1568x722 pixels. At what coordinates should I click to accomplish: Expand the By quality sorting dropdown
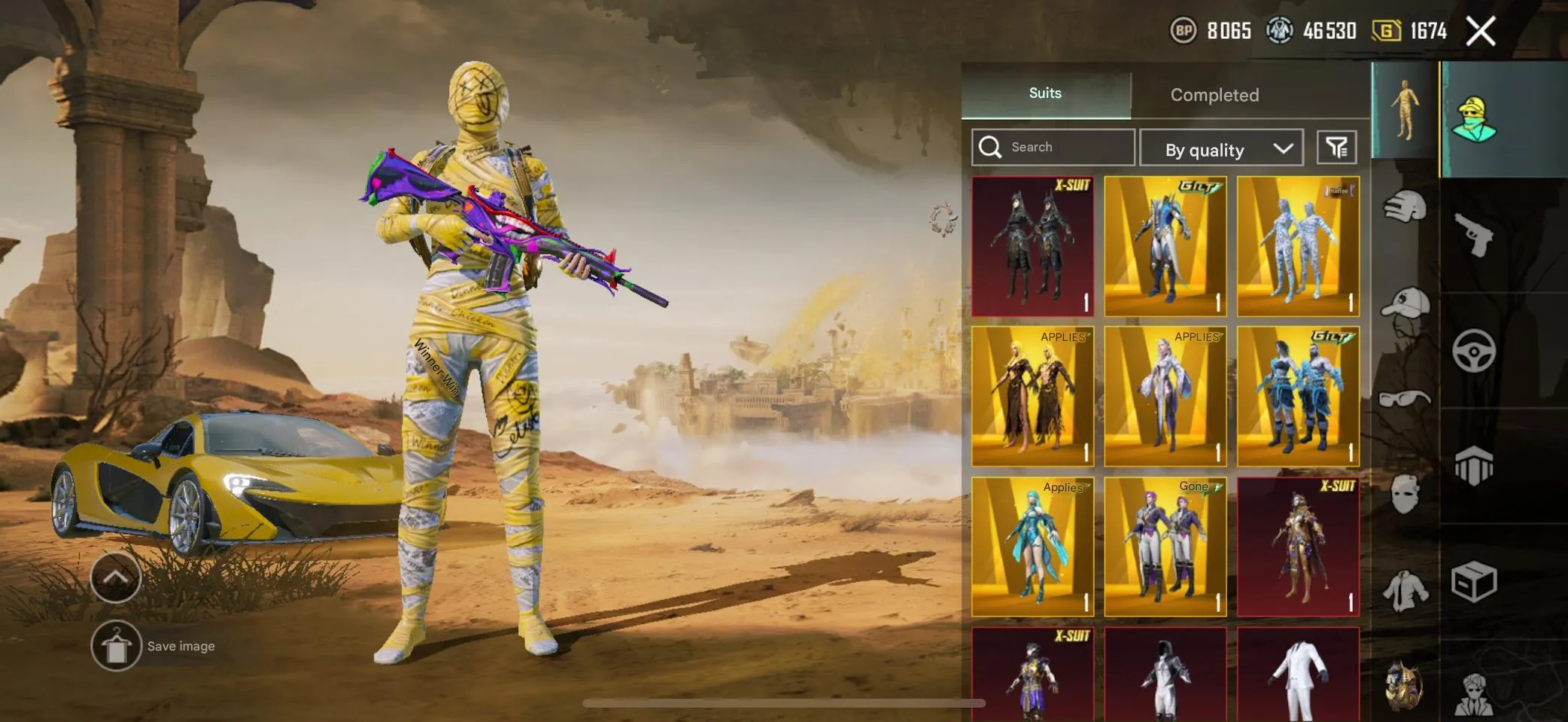click(1221, 148)
